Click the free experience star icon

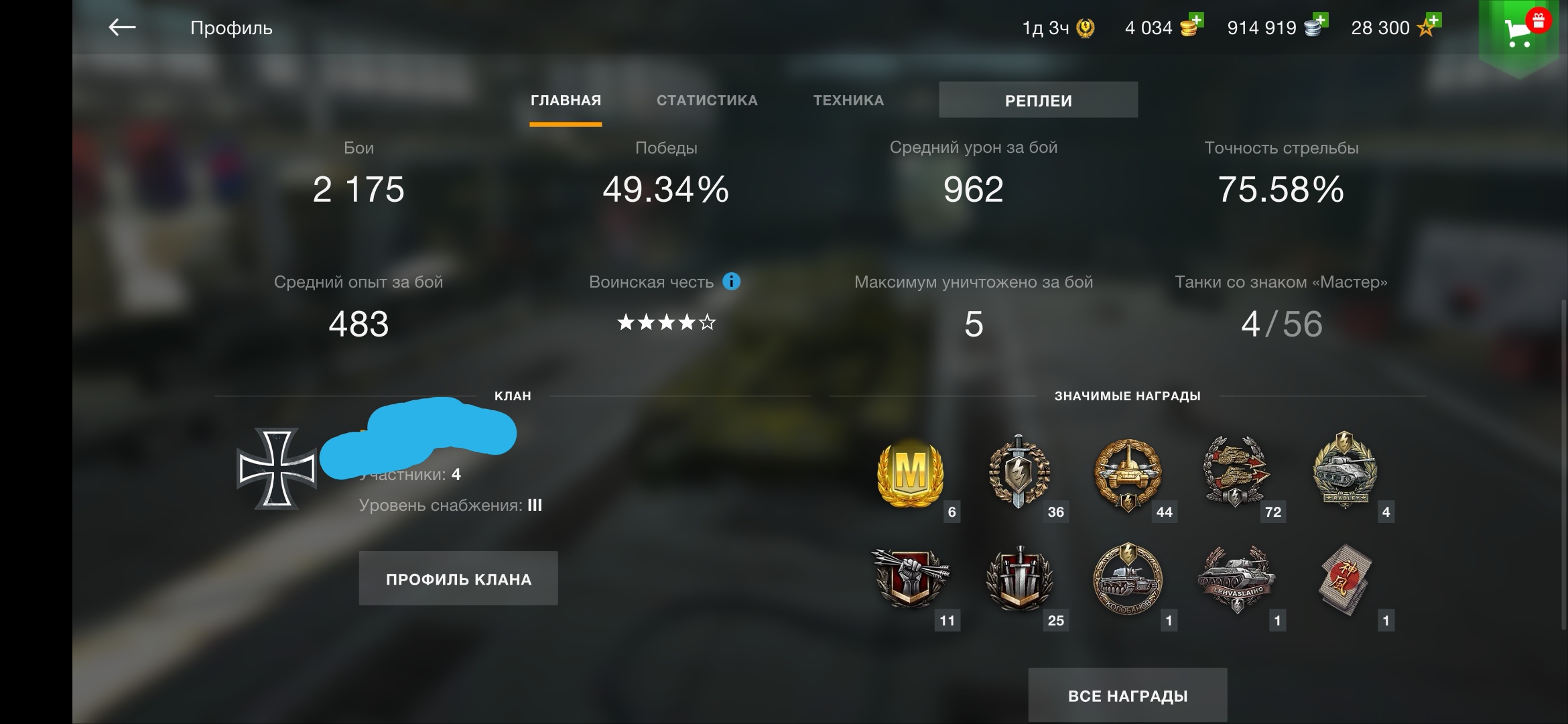pos(1427,28)
